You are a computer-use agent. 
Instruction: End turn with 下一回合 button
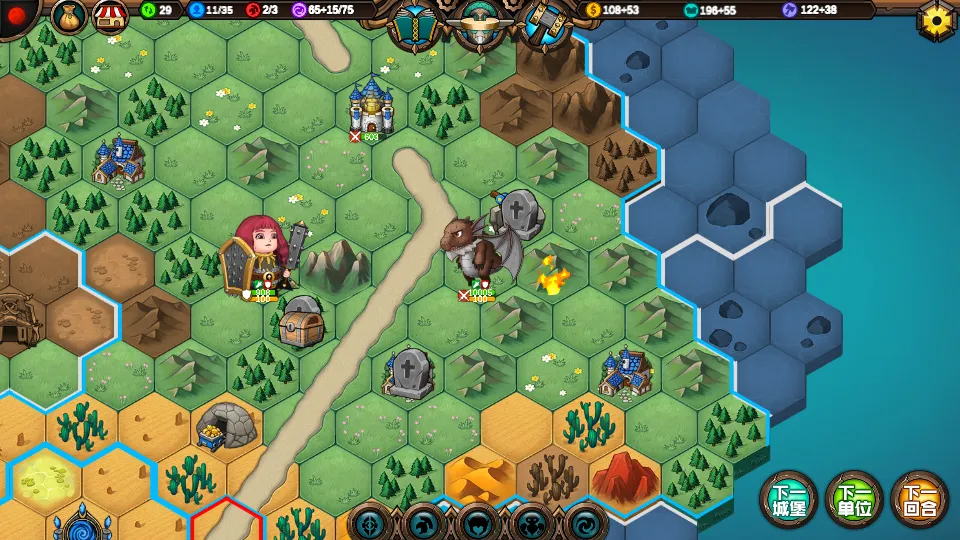tap(919, 499)
